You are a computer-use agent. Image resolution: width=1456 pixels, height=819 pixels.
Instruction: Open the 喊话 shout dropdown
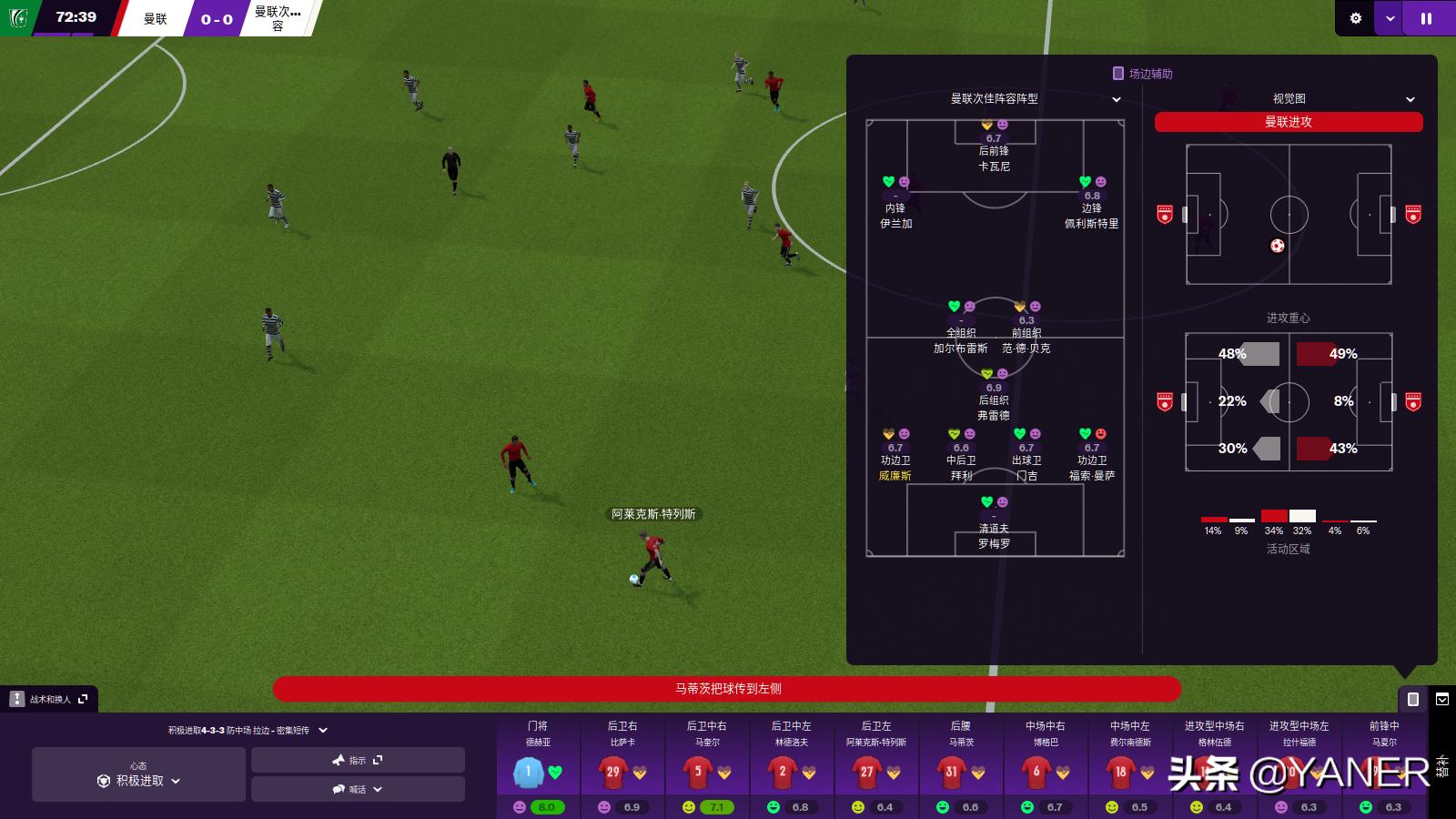(x=358, y=789)
